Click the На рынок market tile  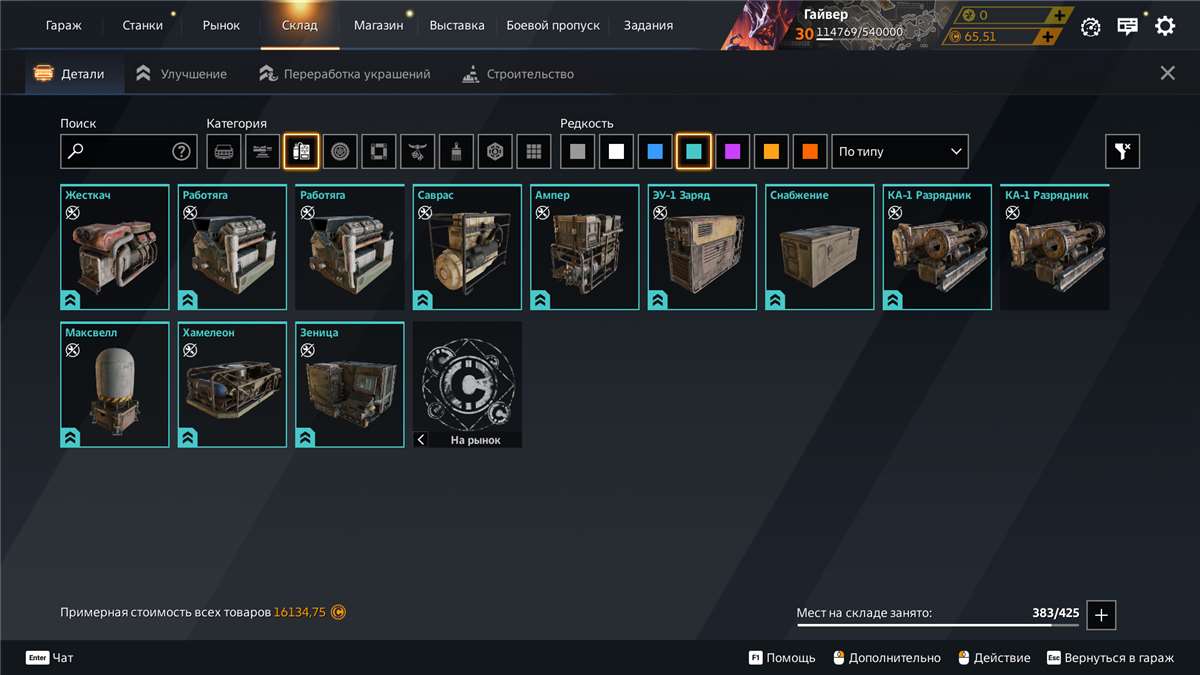click(467, 385)
